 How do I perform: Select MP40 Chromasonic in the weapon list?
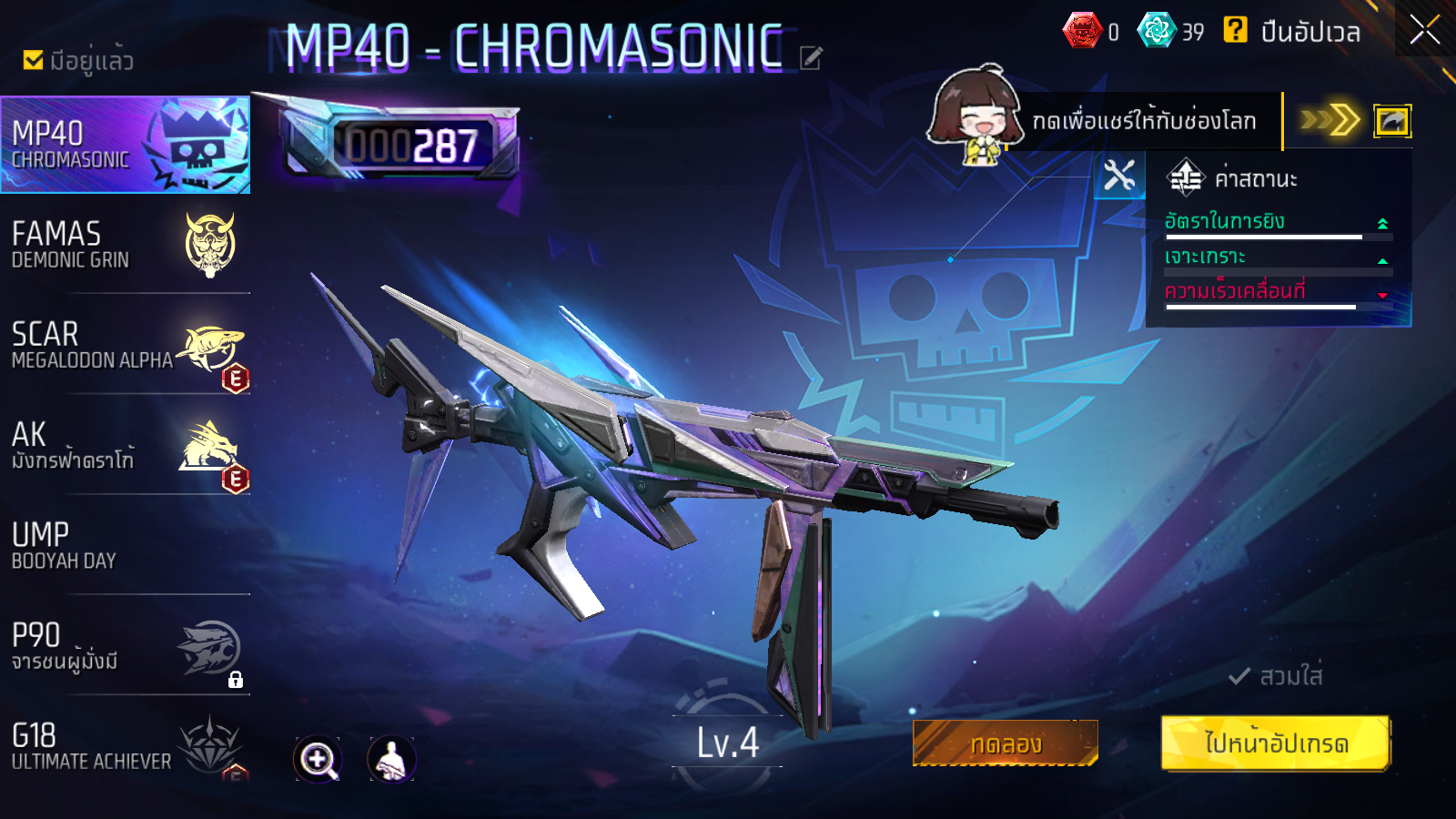click(x=126, y=145)
